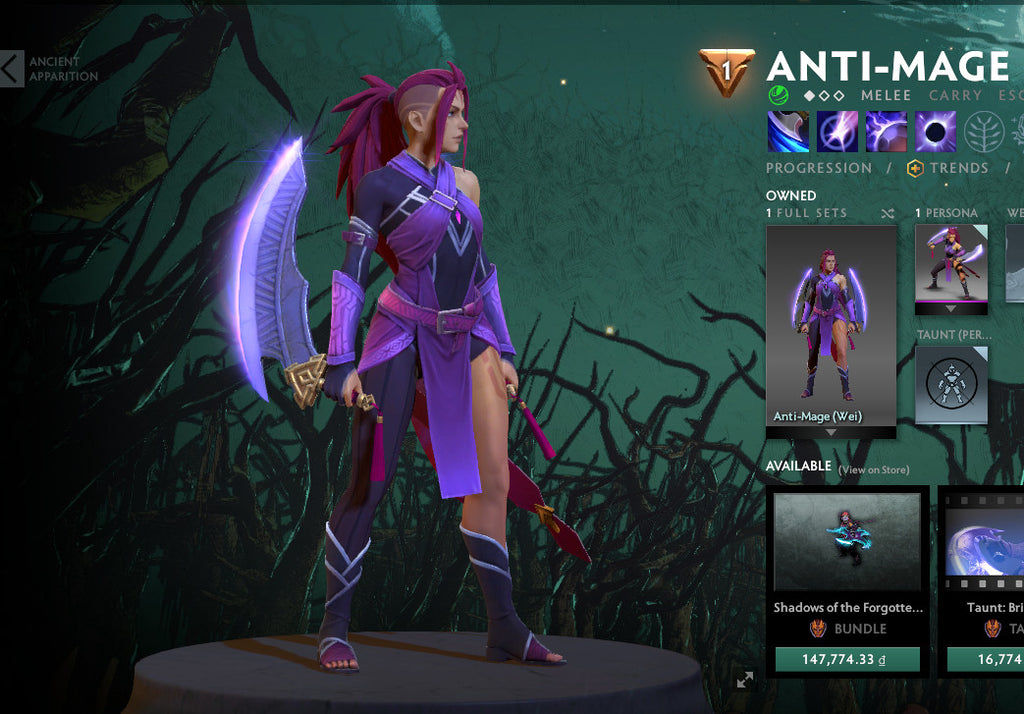Screen dimensions: 1024x714
Task: Expand the Anti-Mage (Wei) set dropdown arrow
Action: (831, 432)
